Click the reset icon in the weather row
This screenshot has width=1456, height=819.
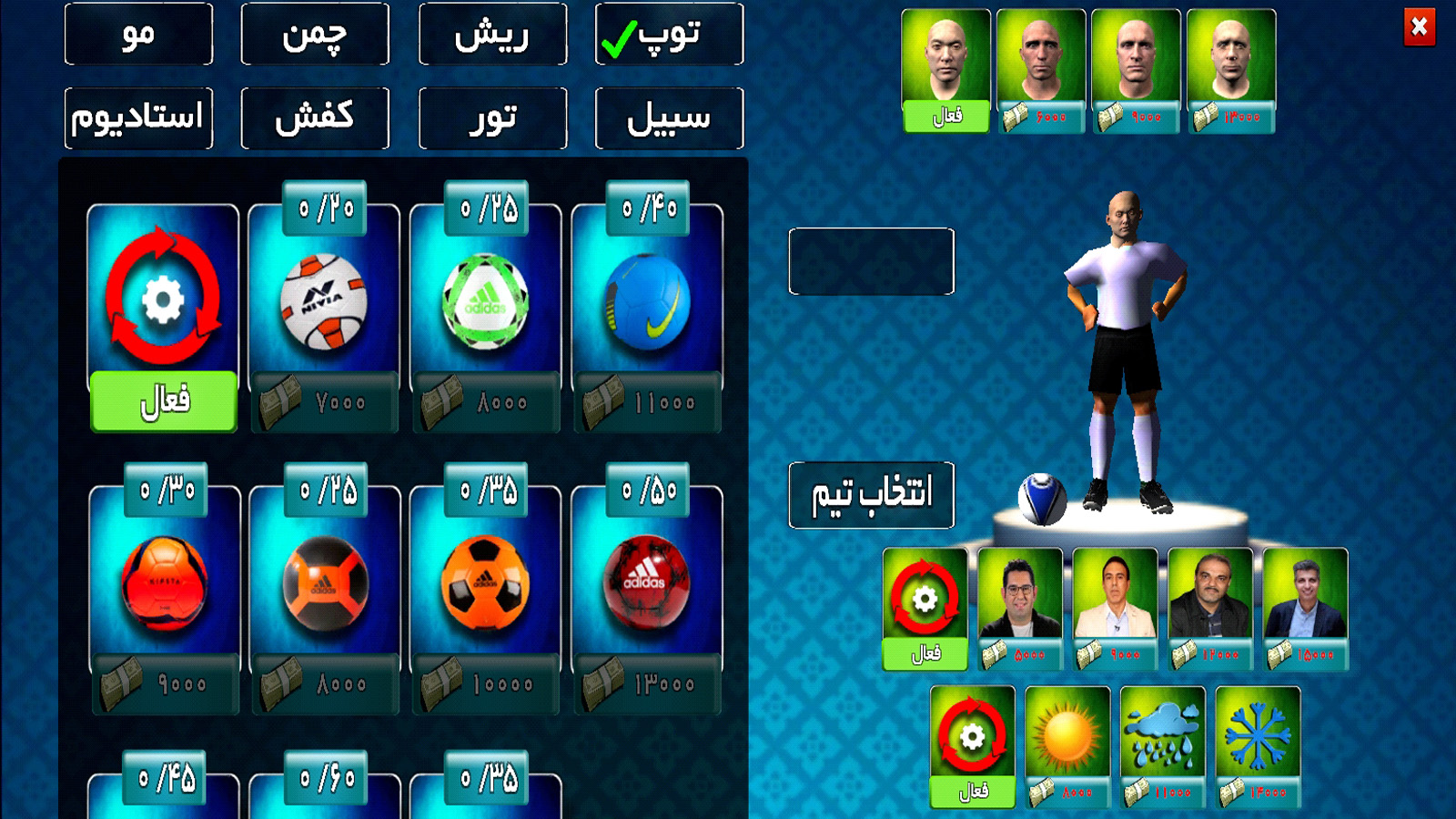(972, 733)
